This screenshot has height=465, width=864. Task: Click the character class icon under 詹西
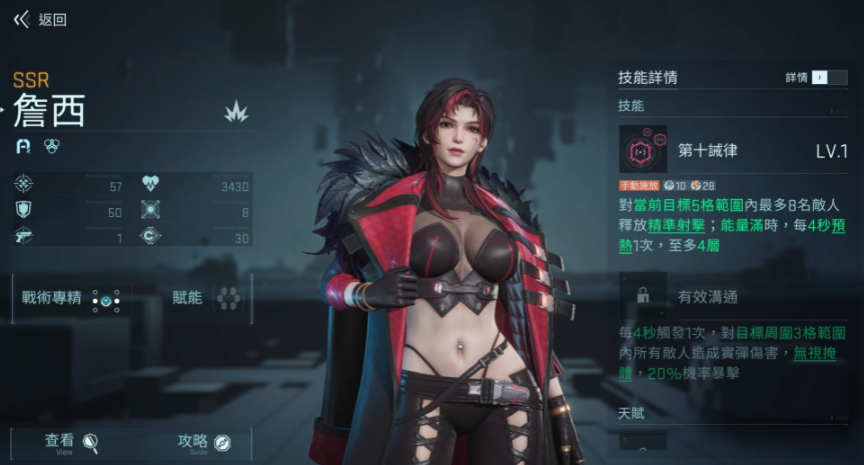(x=24, y=147)
